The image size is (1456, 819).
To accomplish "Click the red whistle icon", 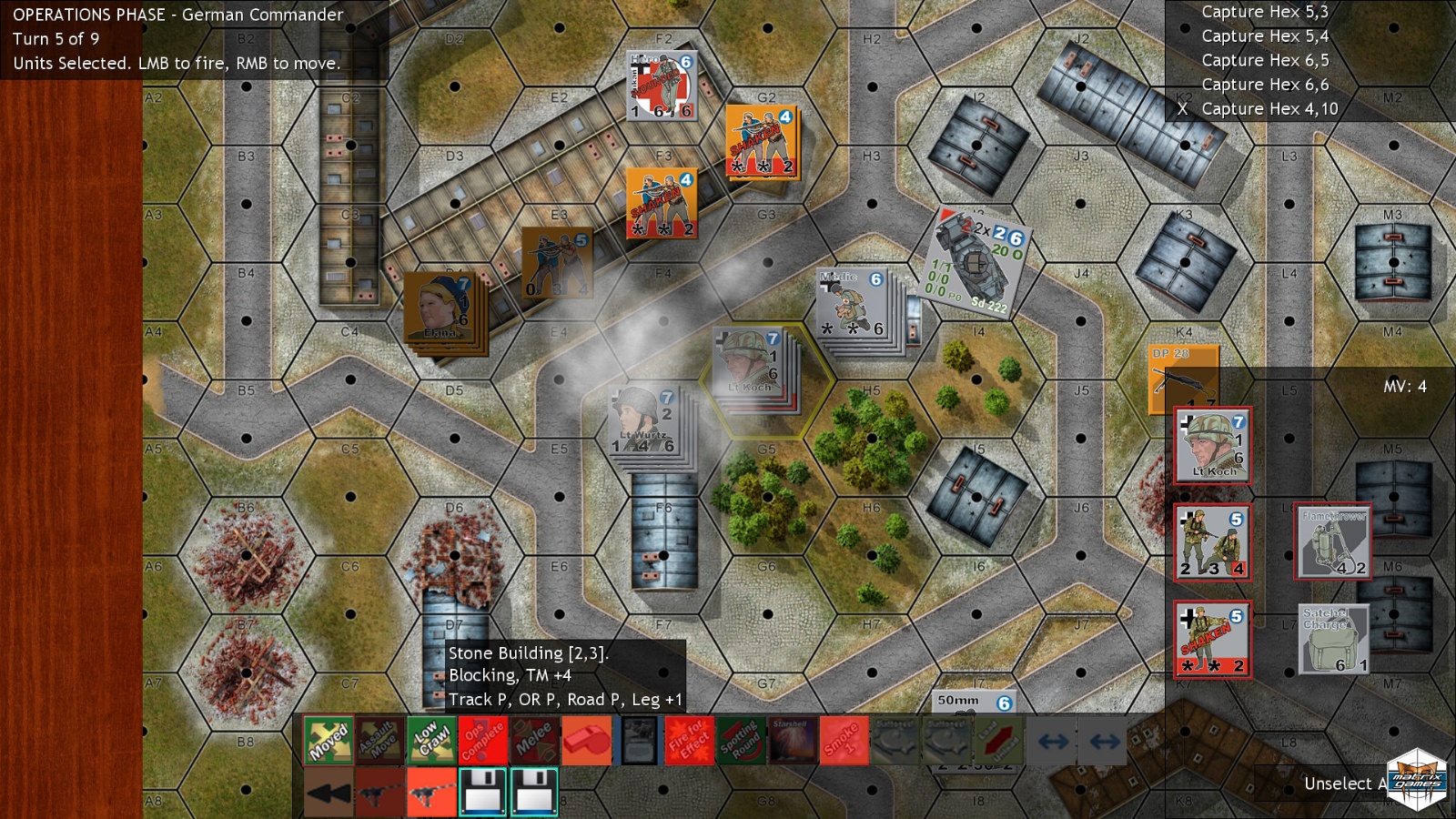I will (x=586, y=740).
